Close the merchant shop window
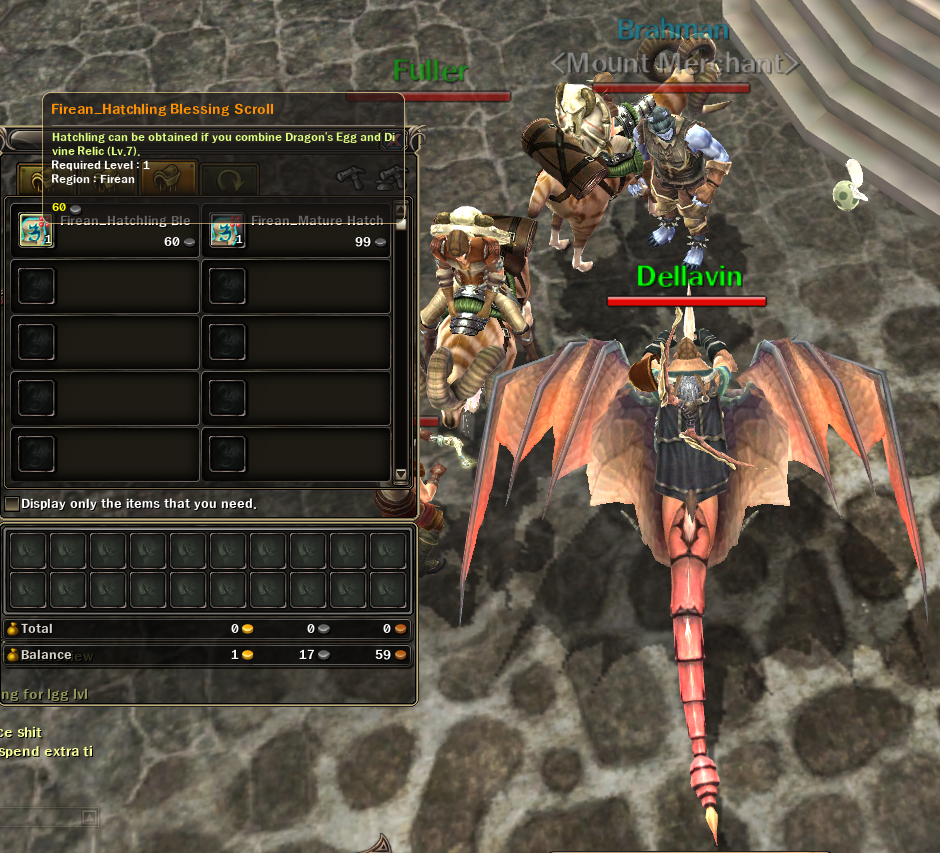The width and height of the screenshot is (940, 853). pos(393,139)
